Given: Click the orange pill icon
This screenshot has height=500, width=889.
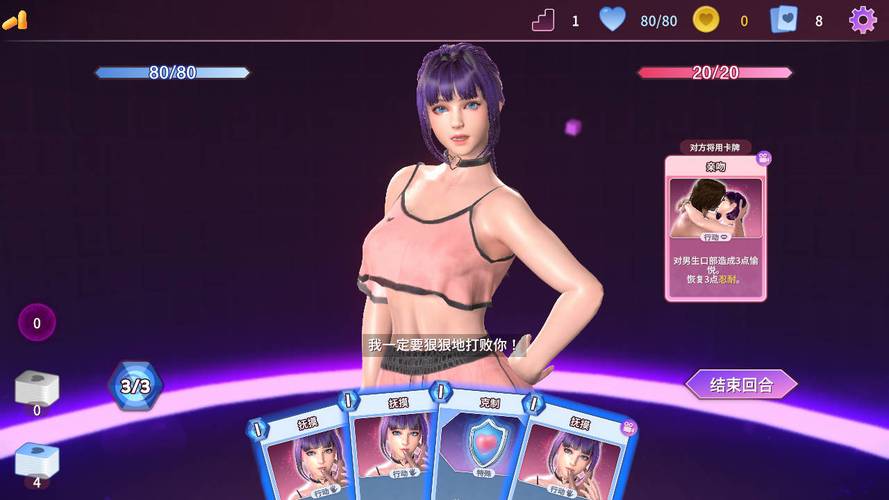Looking at the screenshot, I should 15,20.
